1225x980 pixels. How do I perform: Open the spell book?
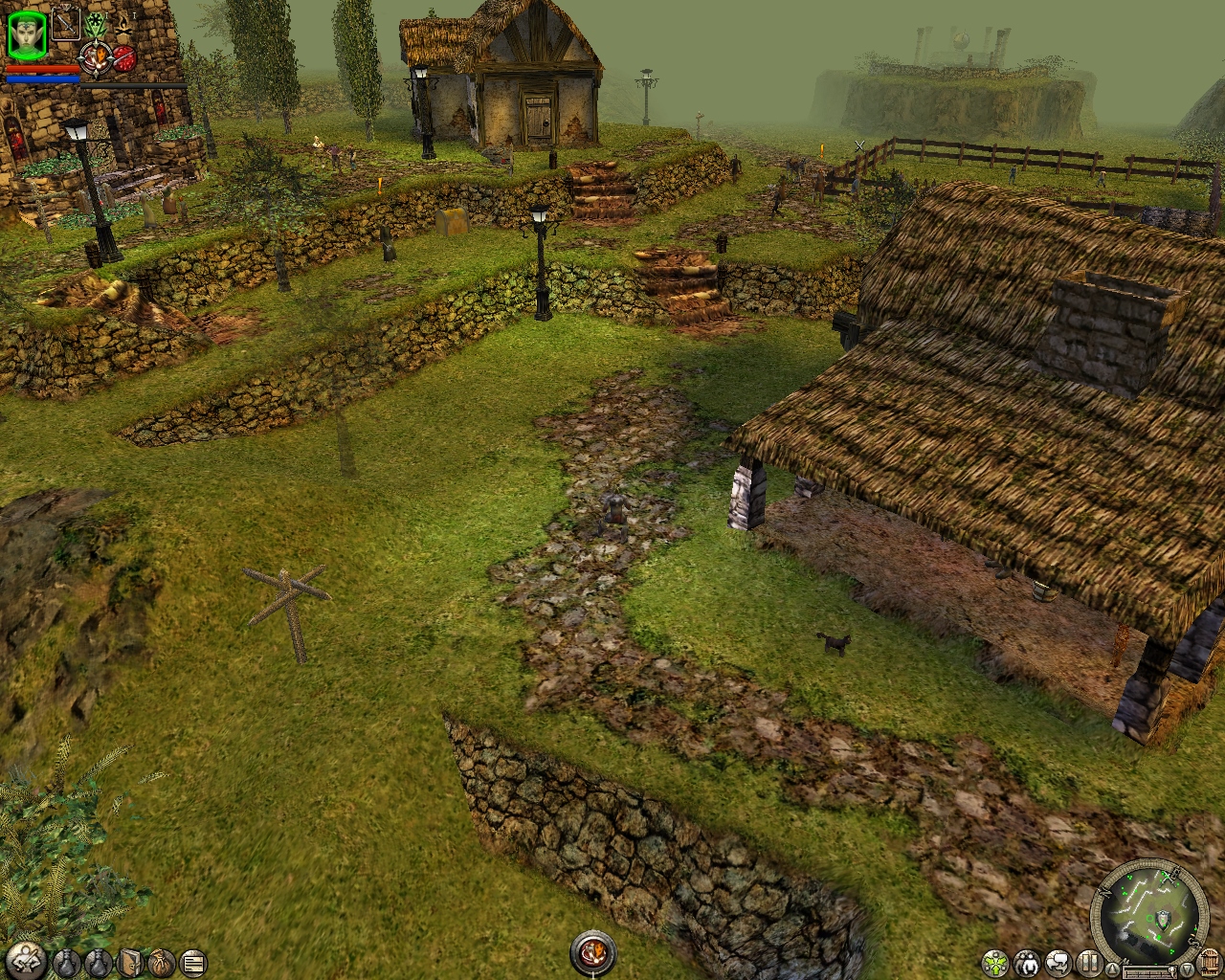131,961
